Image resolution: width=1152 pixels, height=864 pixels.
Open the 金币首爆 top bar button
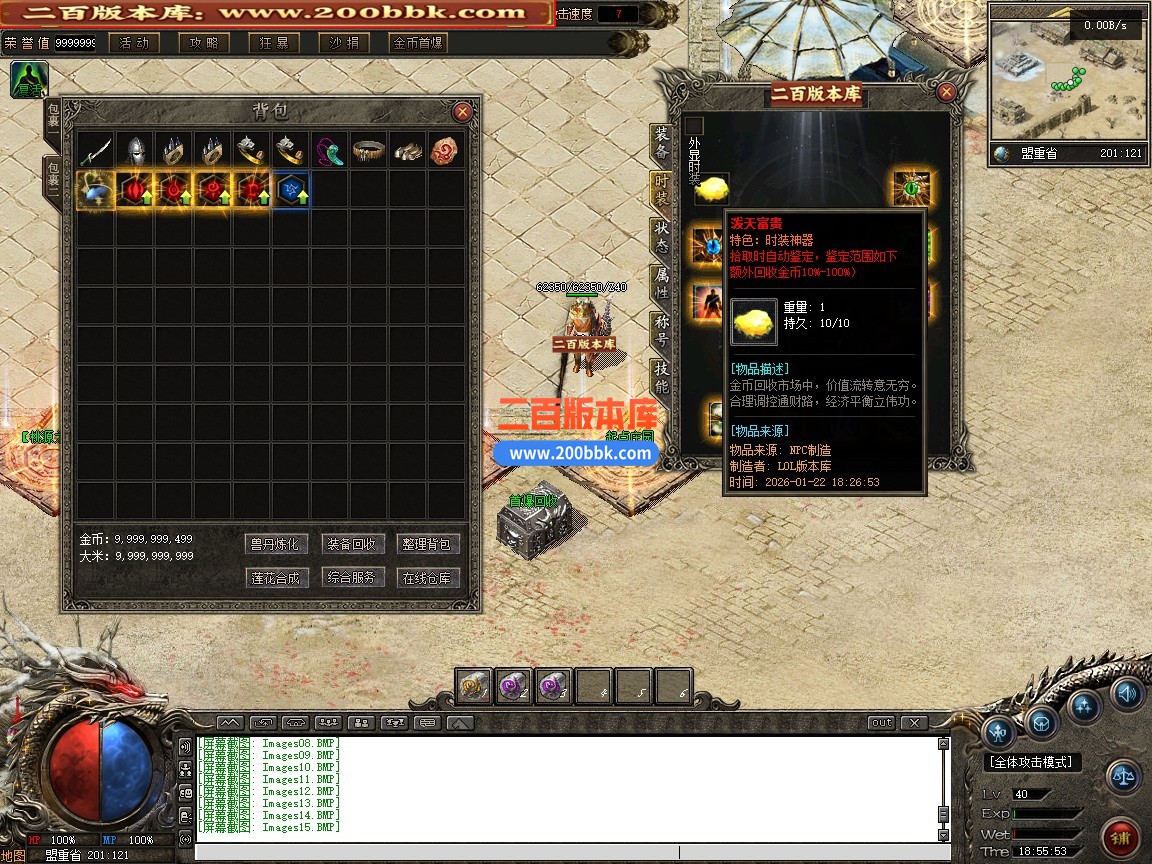point(419,43)
